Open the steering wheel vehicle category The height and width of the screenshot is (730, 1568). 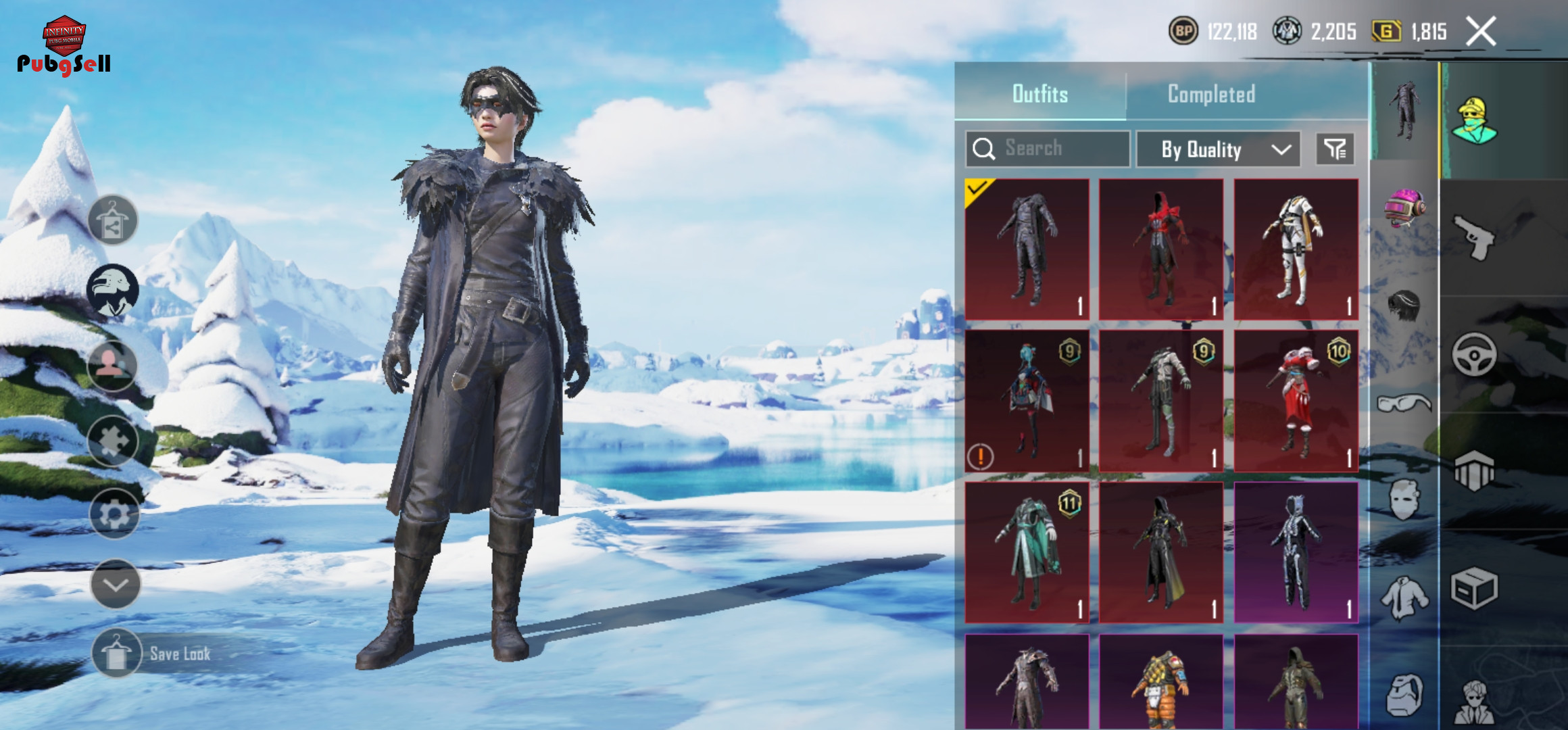[x=1474, y=354]
